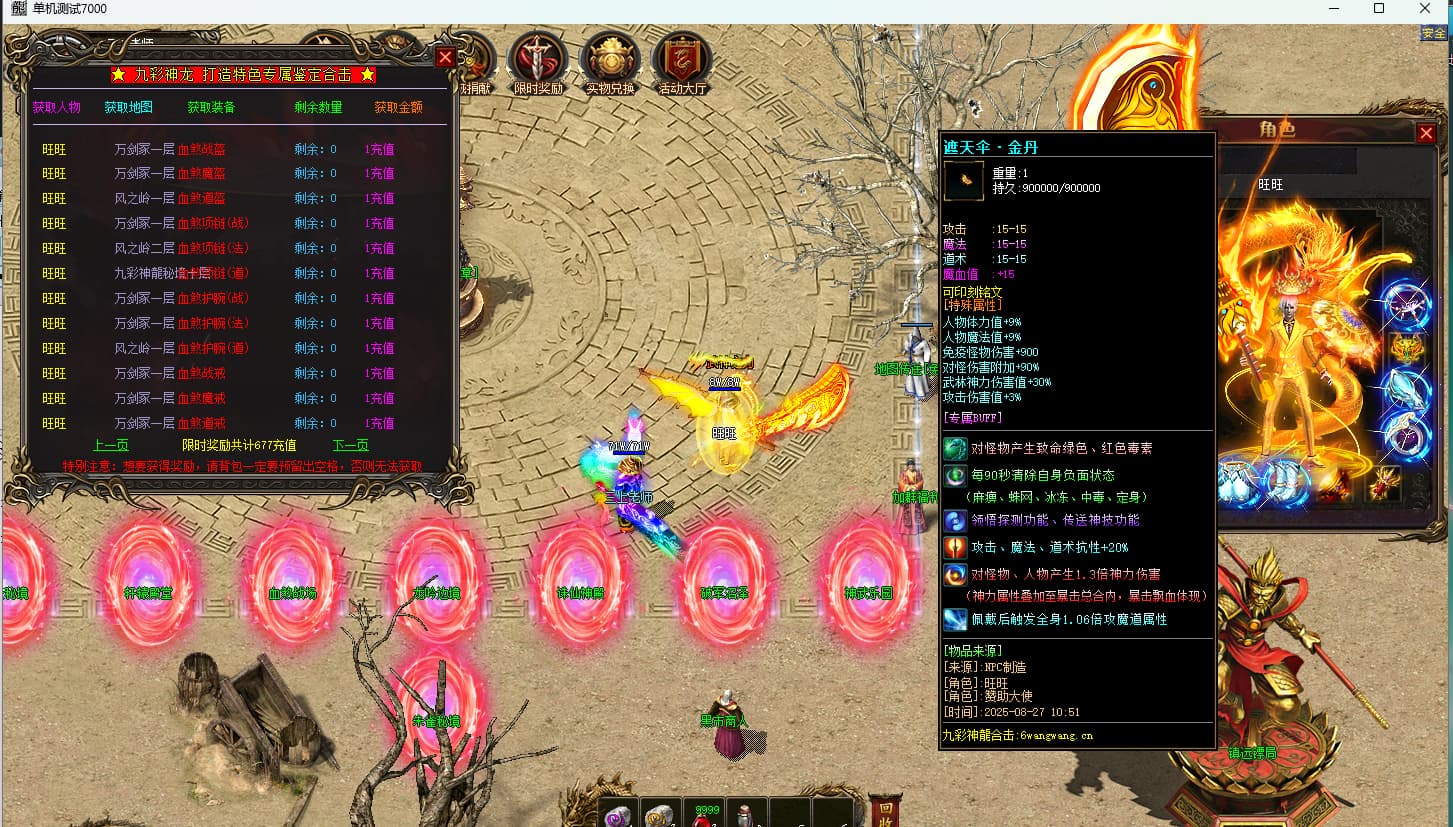This screenshot has width=1453, height=827.
Task: Select the golden dragon head equipment slot
Action: click(x=1407, y=349)
